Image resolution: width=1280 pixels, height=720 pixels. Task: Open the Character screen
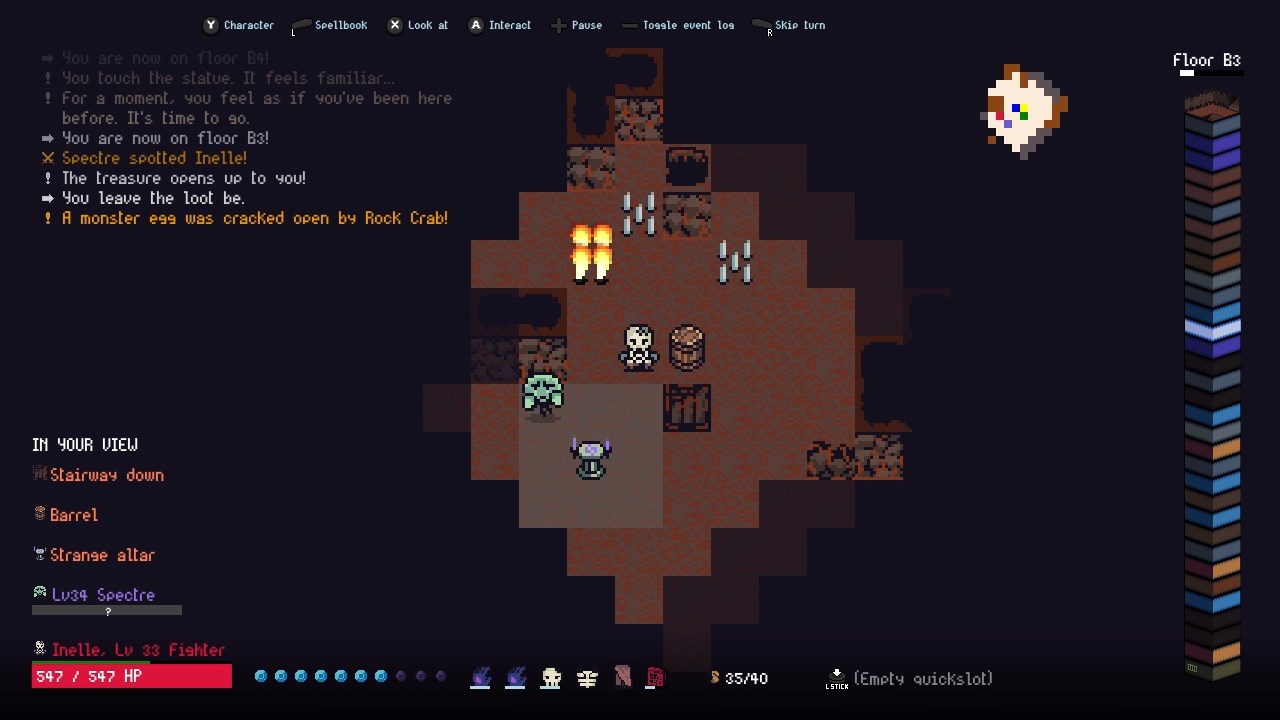pos(239,25)
